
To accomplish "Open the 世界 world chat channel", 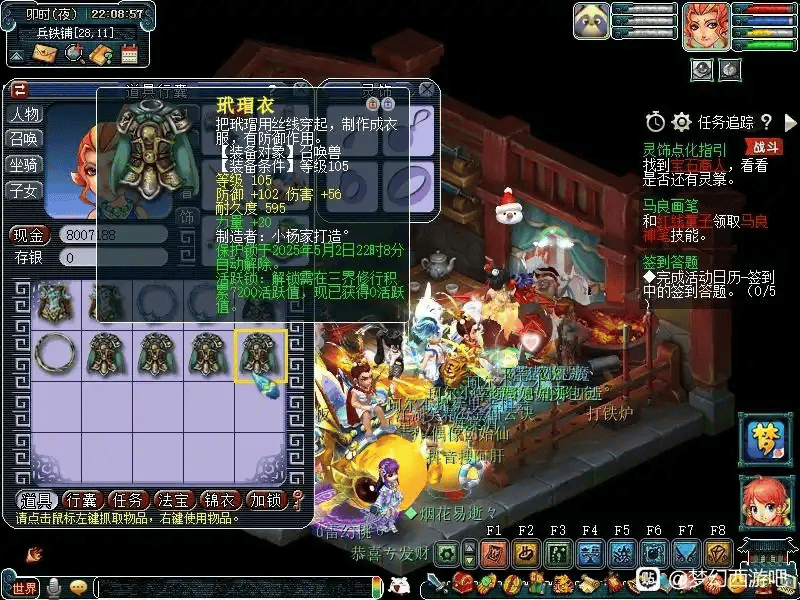I will [x=25, y=587].
